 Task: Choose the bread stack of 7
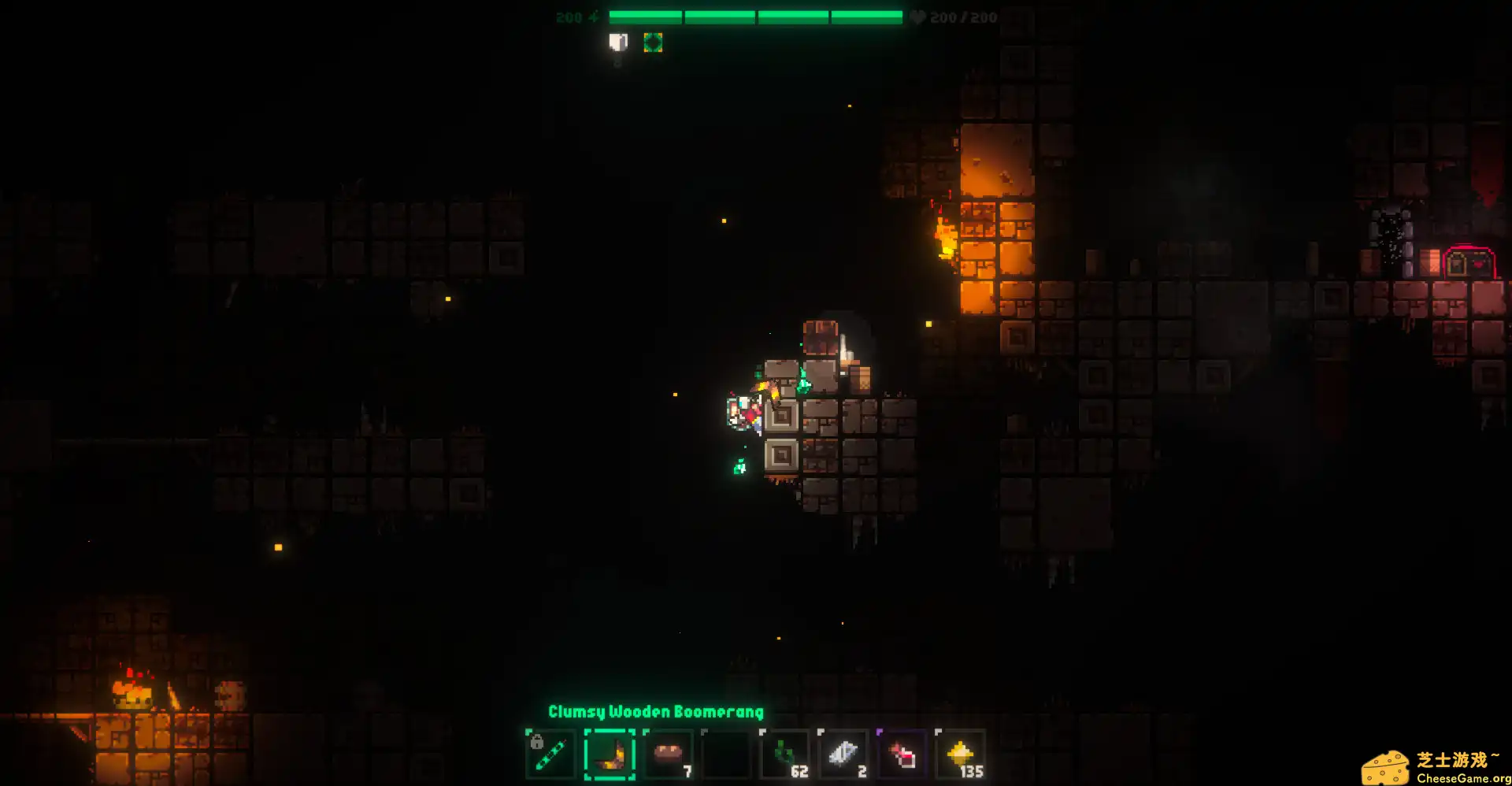click(668, 754)
